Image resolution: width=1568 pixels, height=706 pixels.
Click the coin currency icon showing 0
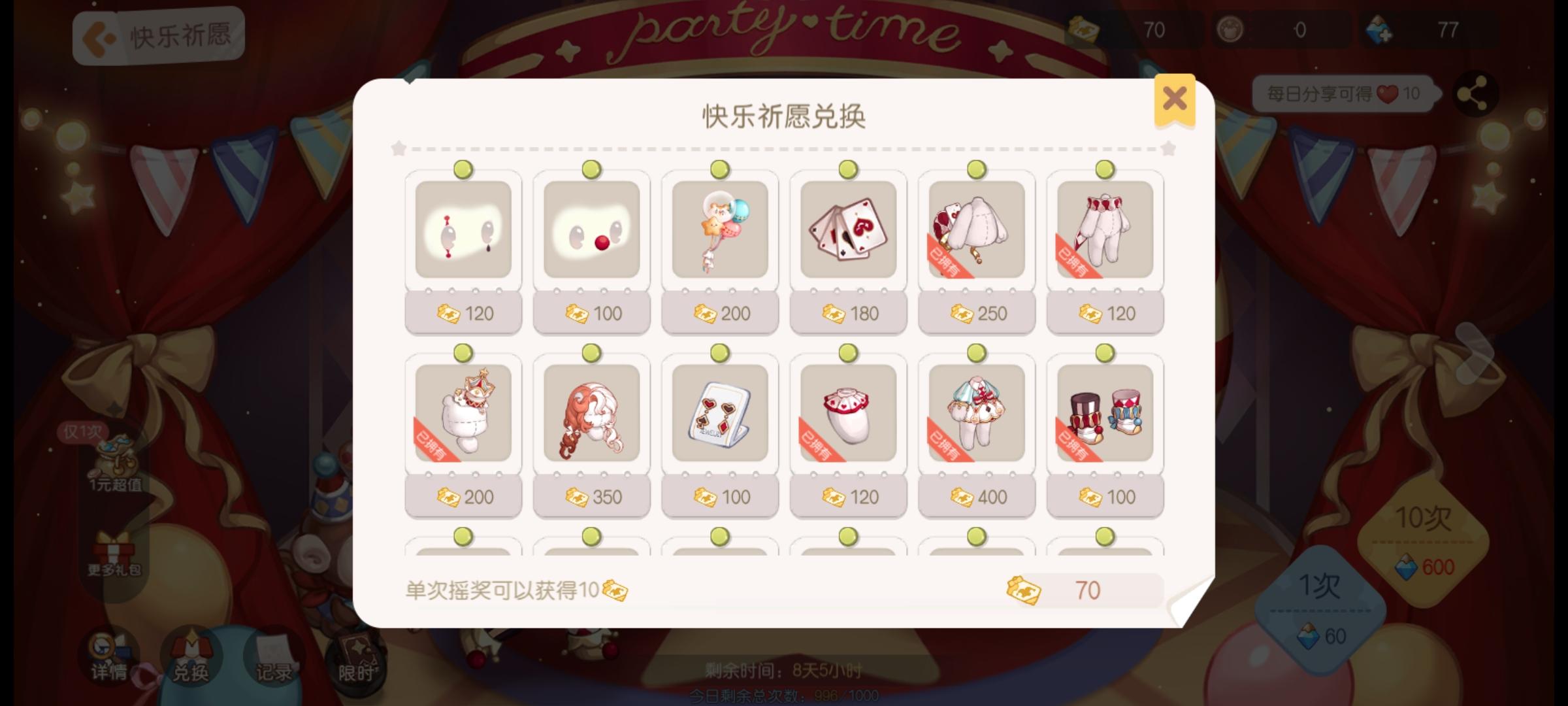point(1231,29)
